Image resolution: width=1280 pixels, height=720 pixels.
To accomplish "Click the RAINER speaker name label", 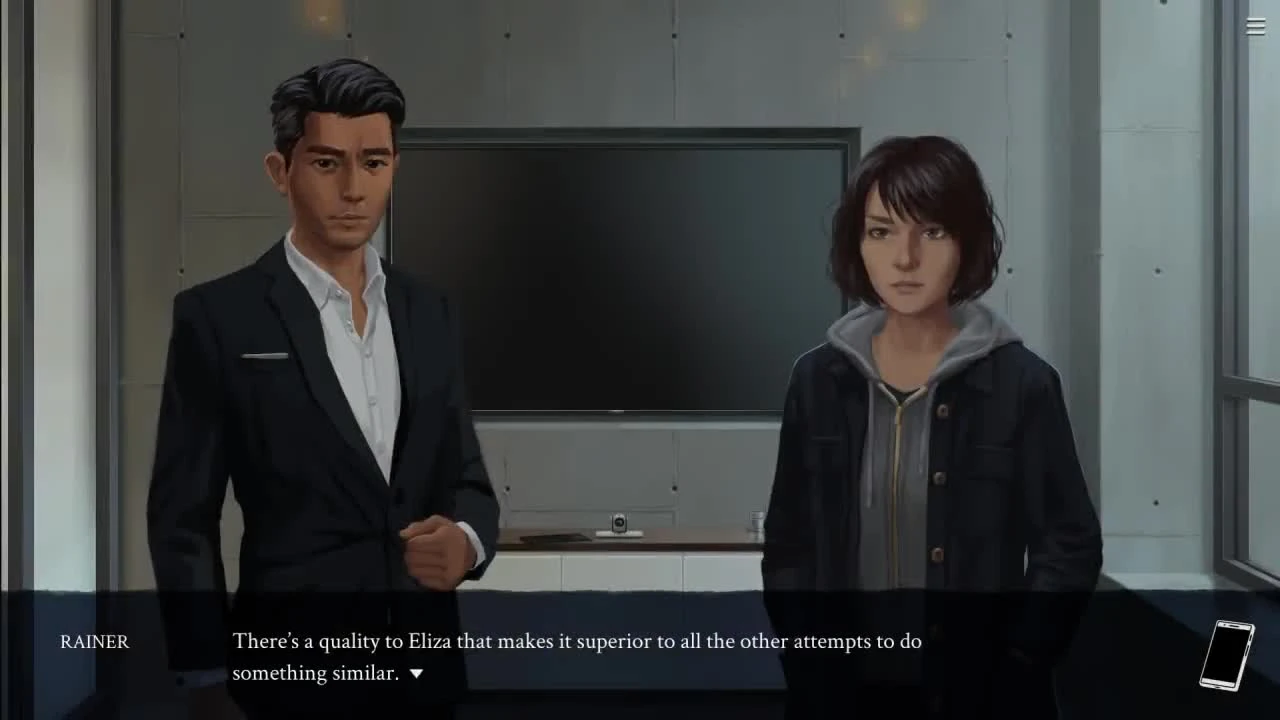I will click(94, 642).
